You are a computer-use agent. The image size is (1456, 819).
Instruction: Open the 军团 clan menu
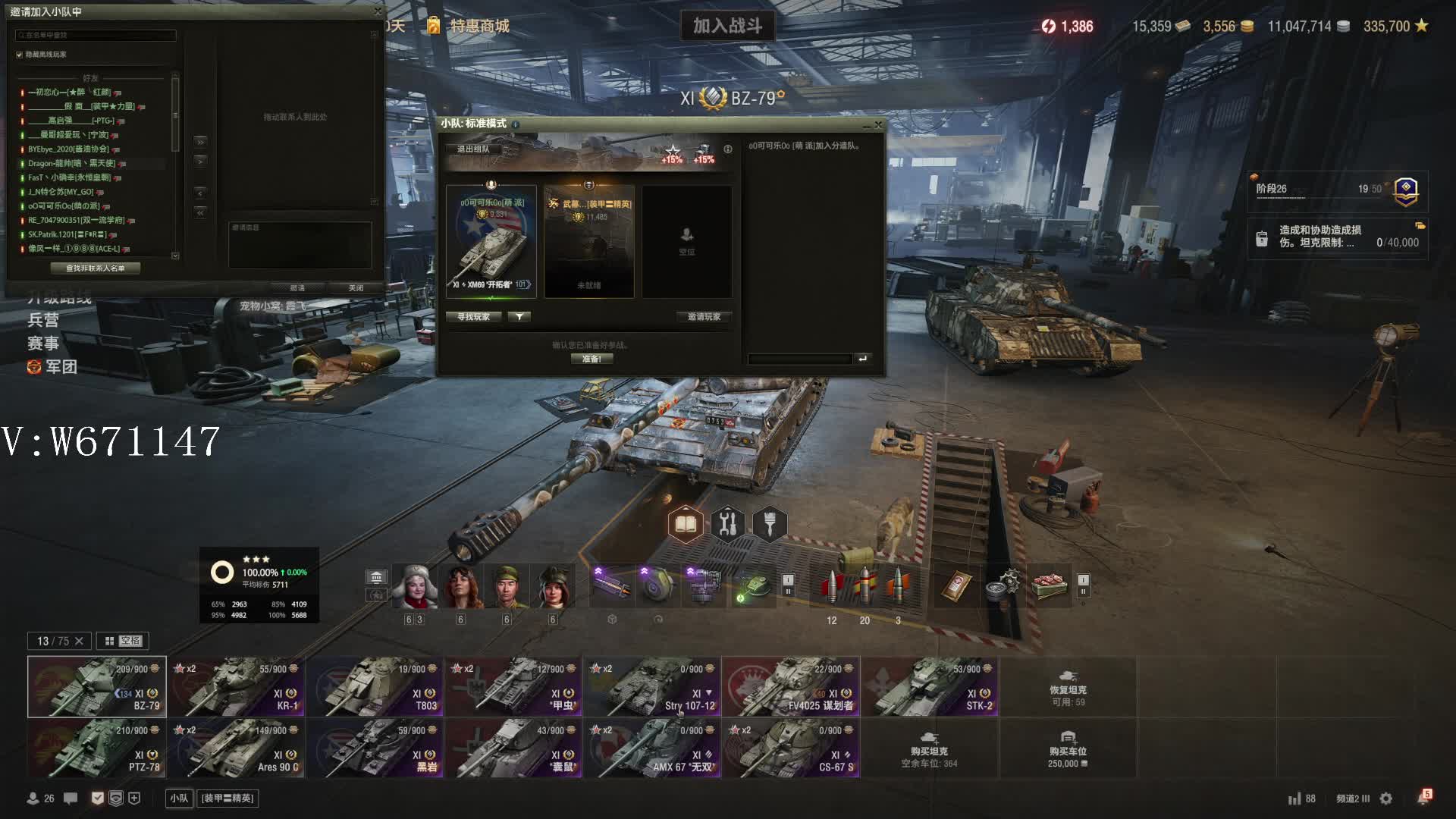click(53, 367)
